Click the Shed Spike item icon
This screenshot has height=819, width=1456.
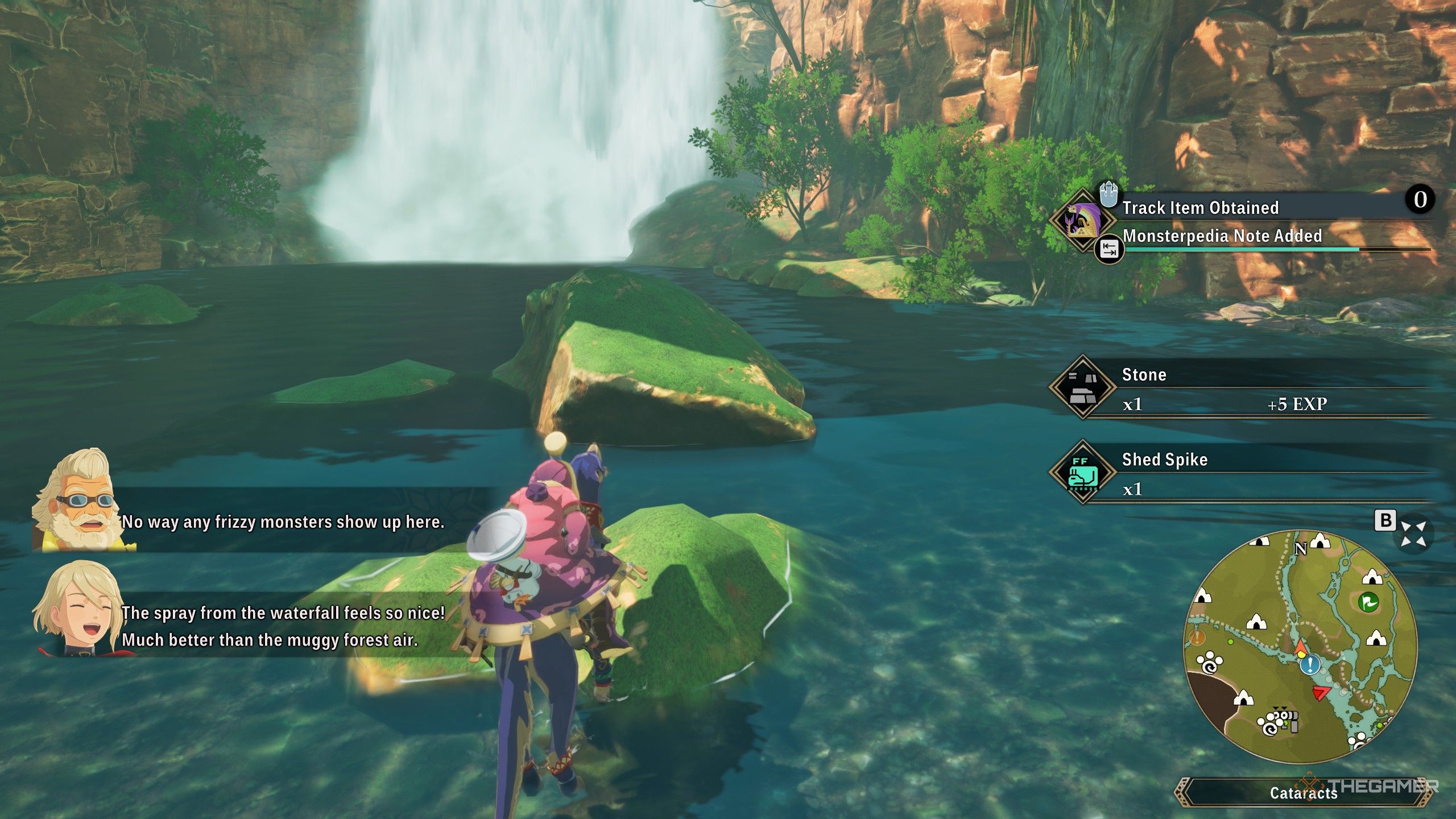[x=1082, y=473]
